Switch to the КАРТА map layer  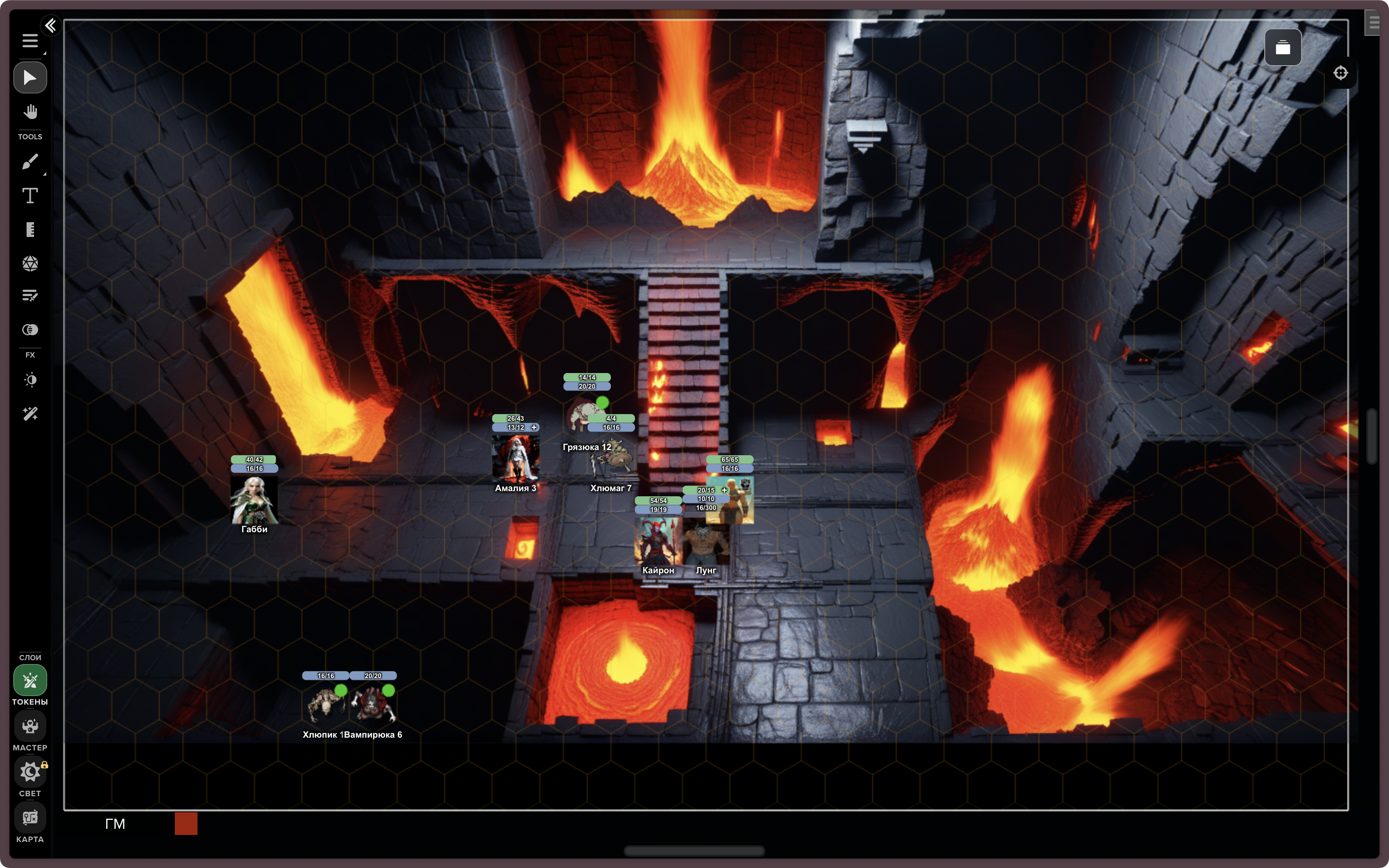tap(30, 818)
